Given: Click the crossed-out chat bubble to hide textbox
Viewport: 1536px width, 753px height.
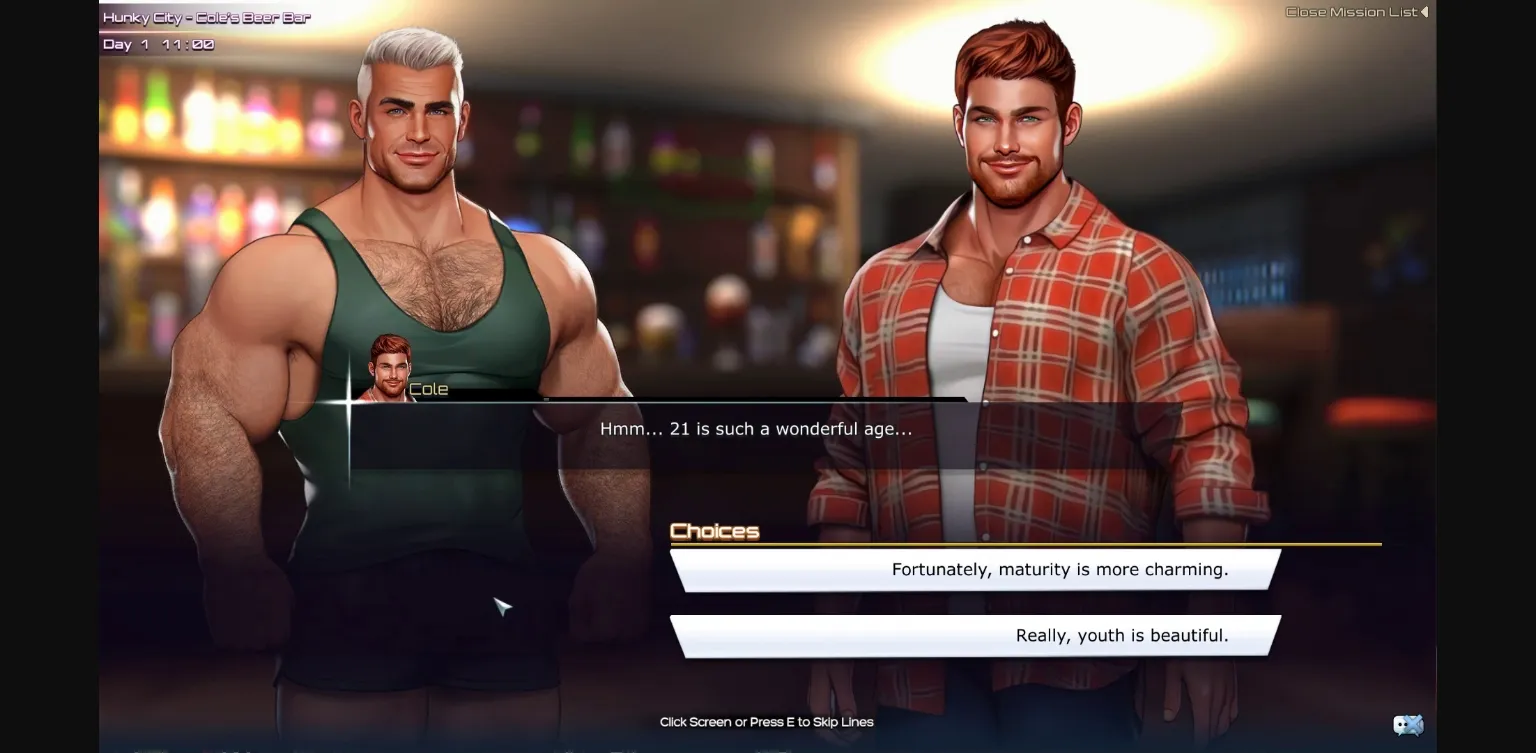Looking at the screenshot, I should [x=1409, y=724].
